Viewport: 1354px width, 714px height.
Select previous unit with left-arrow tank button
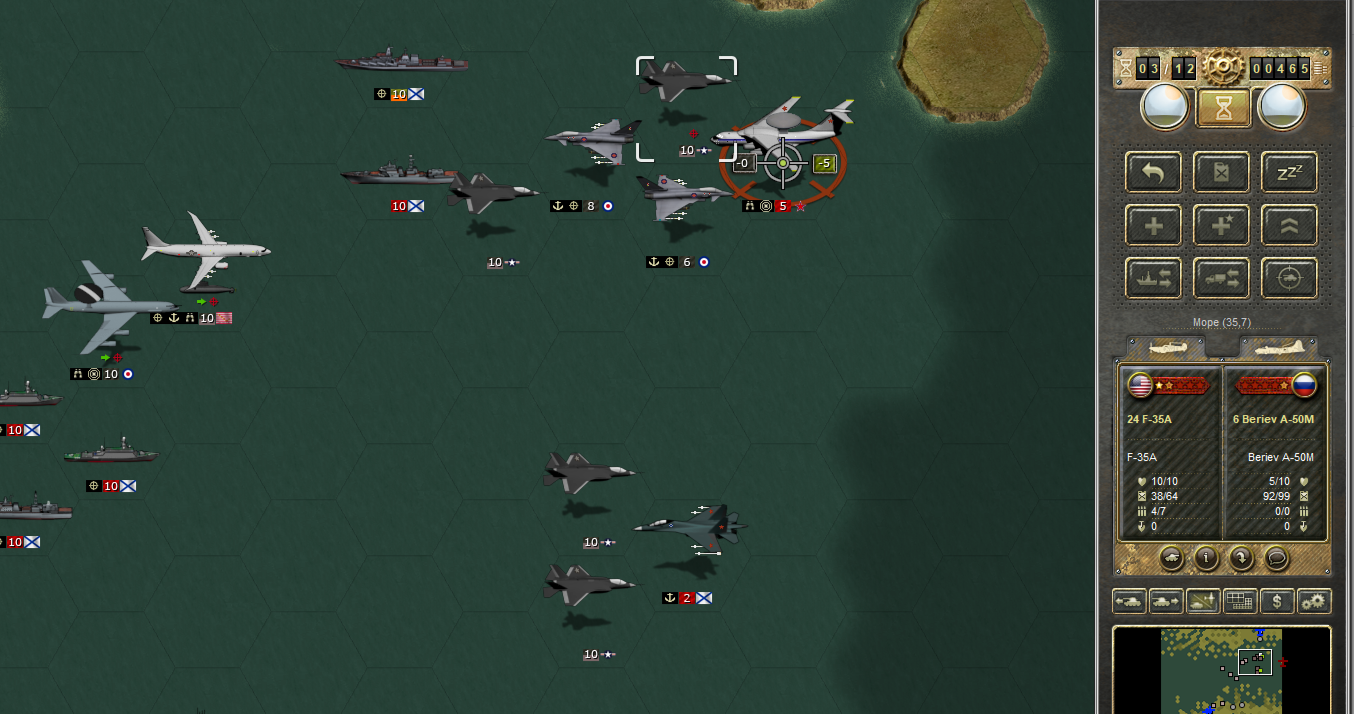pyautogui.click(x=1129, y=601)
